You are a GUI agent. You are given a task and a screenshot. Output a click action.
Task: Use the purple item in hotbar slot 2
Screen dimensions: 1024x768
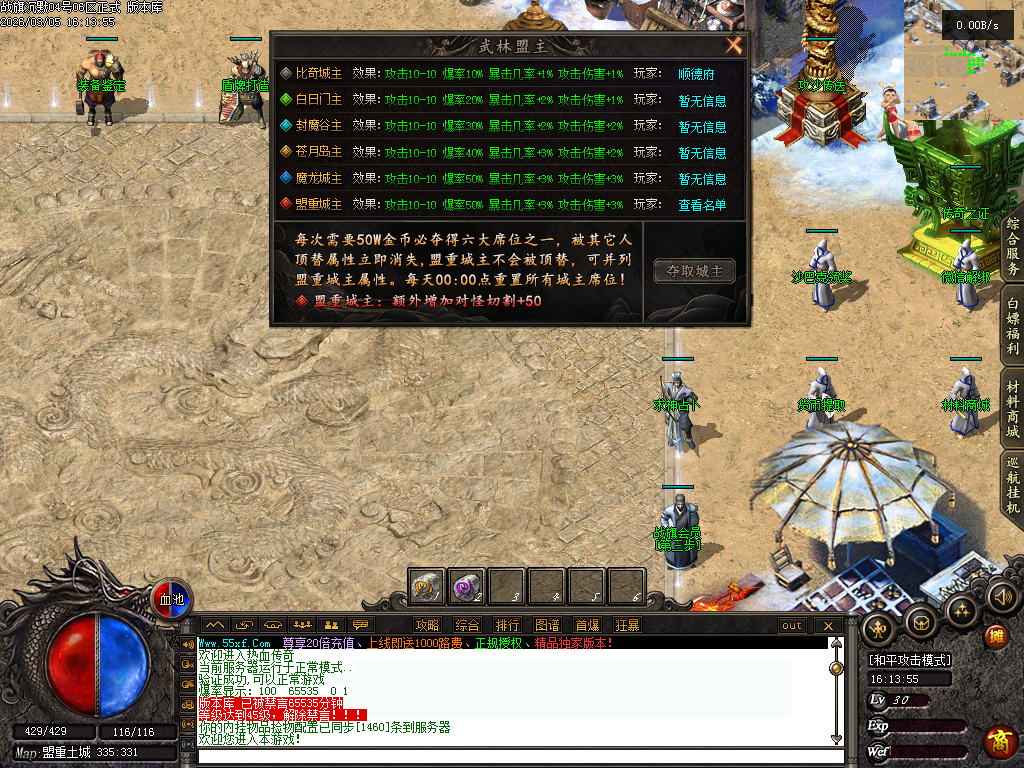click(x=467, y=587)
